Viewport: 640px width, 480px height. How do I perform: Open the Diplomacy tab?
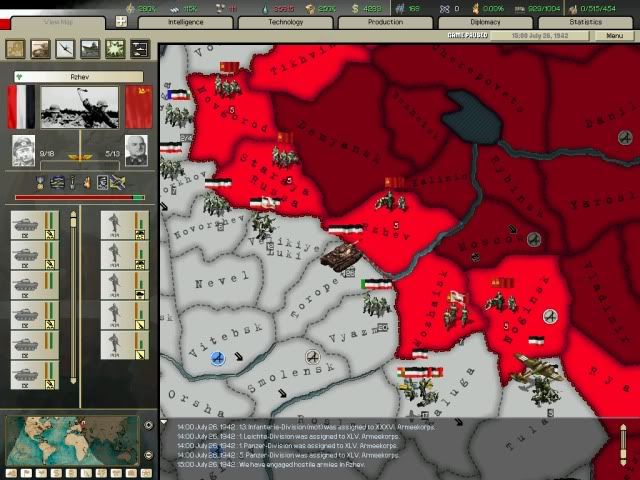[485, 21]
